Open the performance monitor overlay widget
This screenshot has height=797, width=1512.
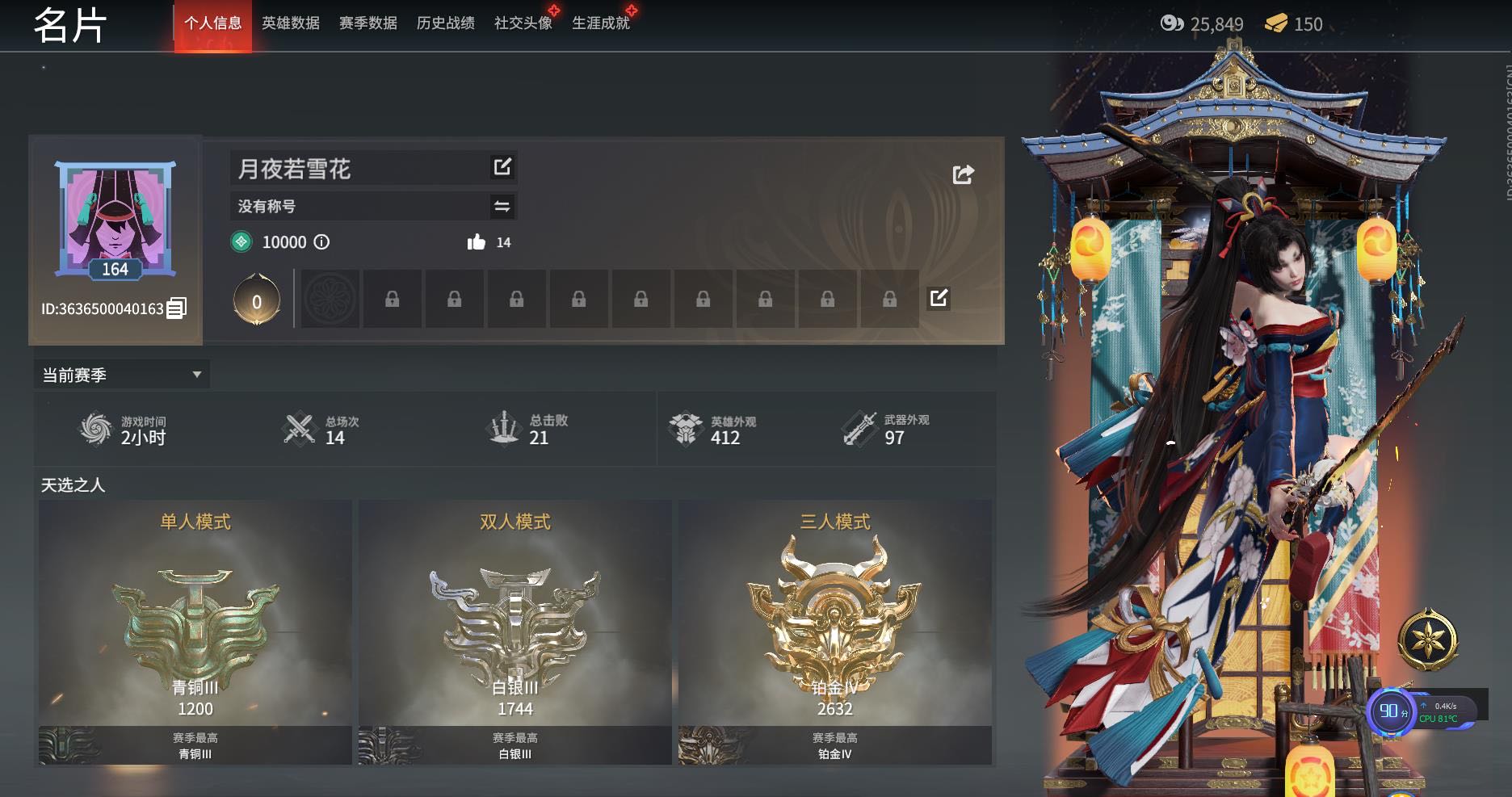1423,711
